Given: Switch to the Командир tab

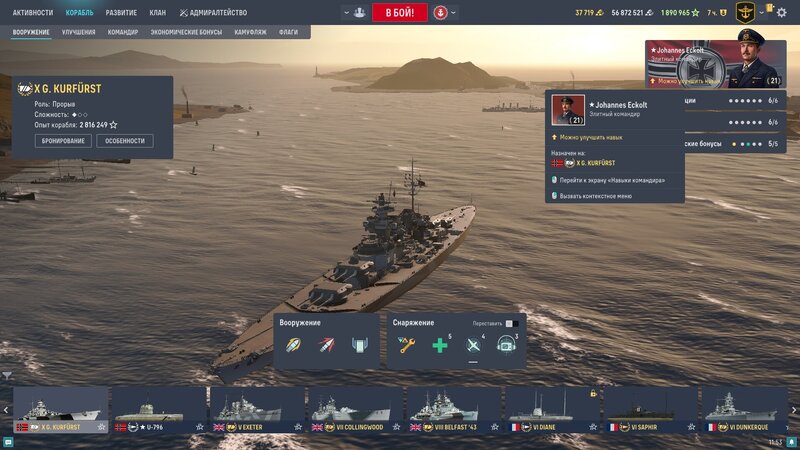Looking at the screenshot, I should tap(123, 32).
